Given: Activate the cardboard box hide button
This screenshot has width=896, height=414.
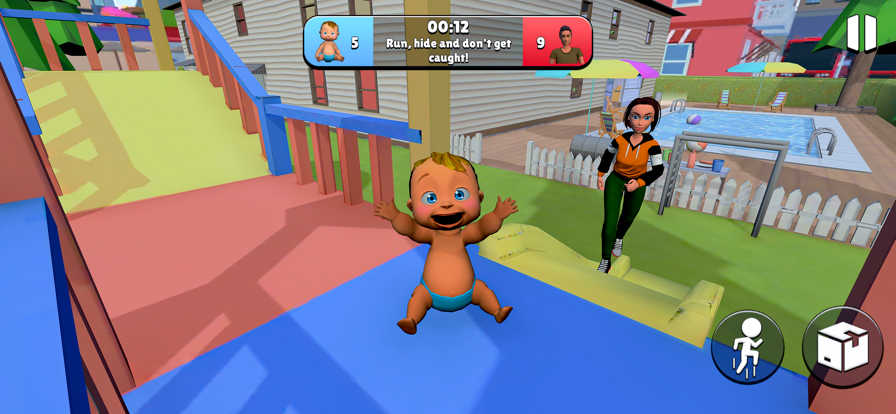Looking at the screenshot, I should click(x=842, y=346).
